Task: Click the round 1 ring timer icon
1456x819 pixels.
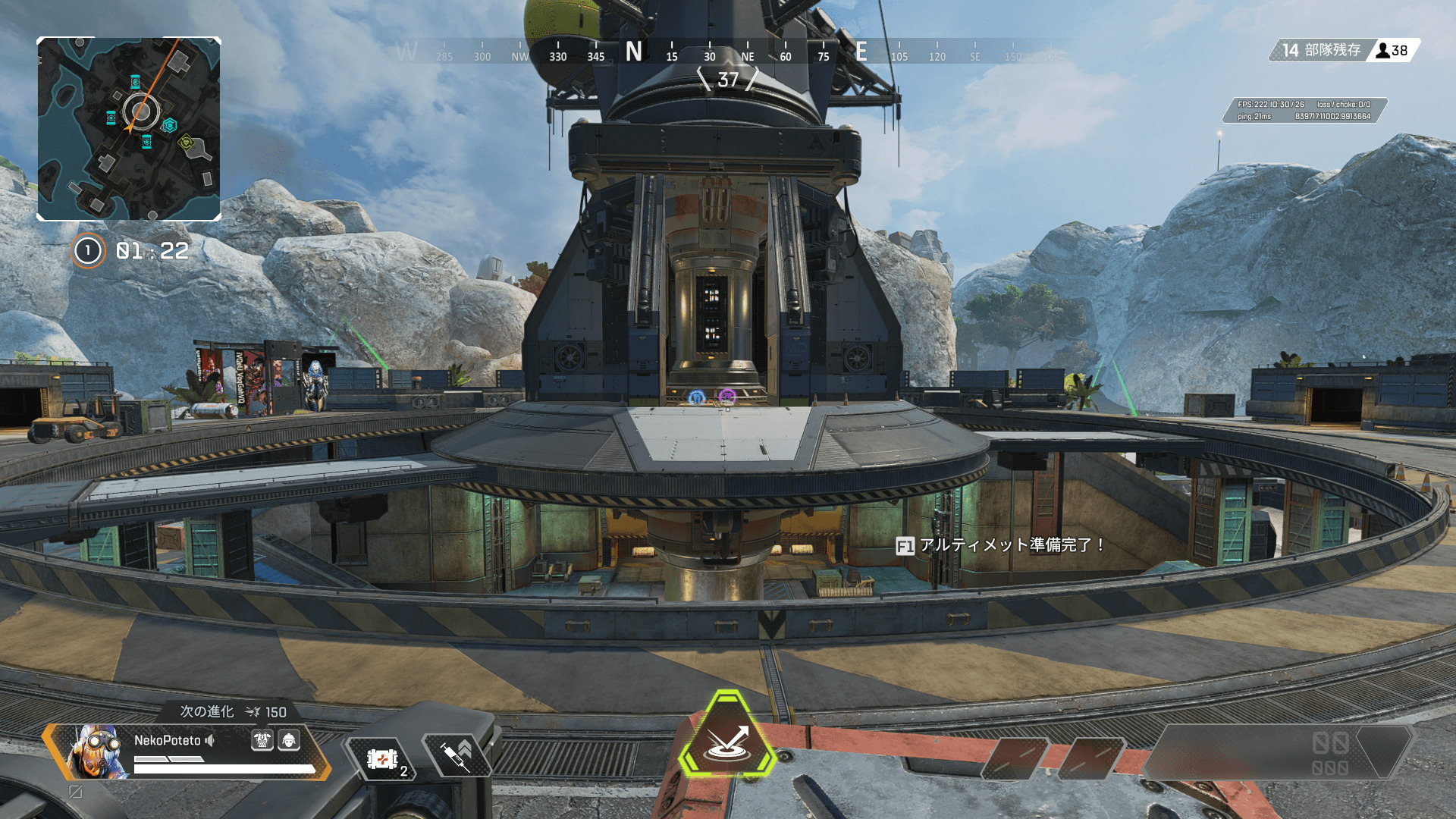Action: coord(88,251)
